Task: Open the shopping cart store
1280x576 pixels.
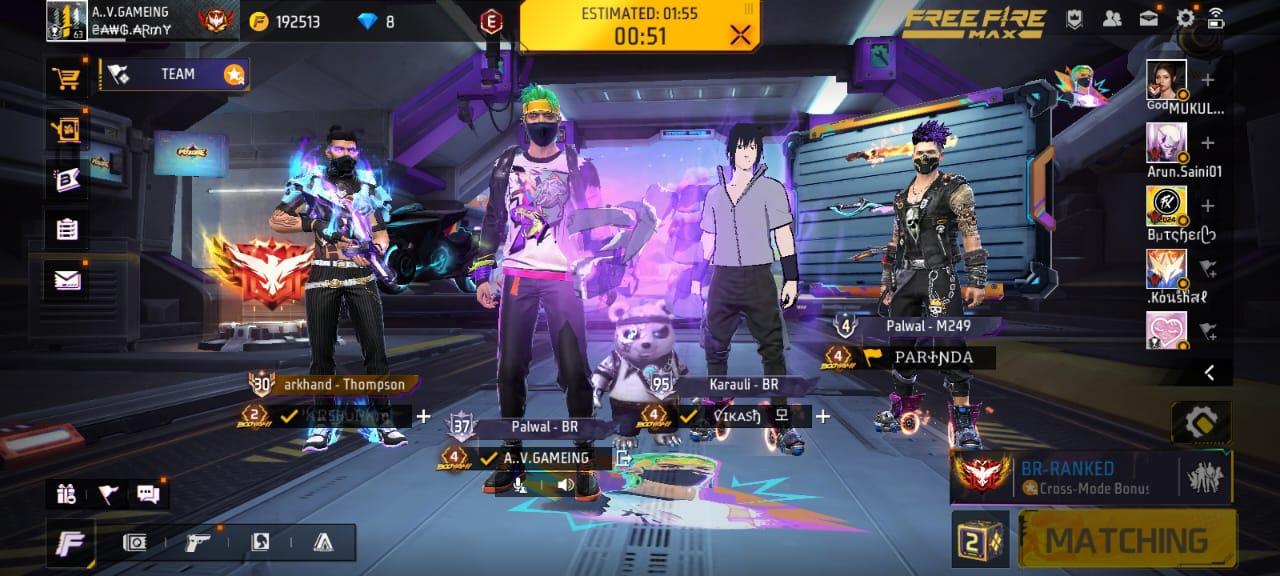Action: pos(67,78)
